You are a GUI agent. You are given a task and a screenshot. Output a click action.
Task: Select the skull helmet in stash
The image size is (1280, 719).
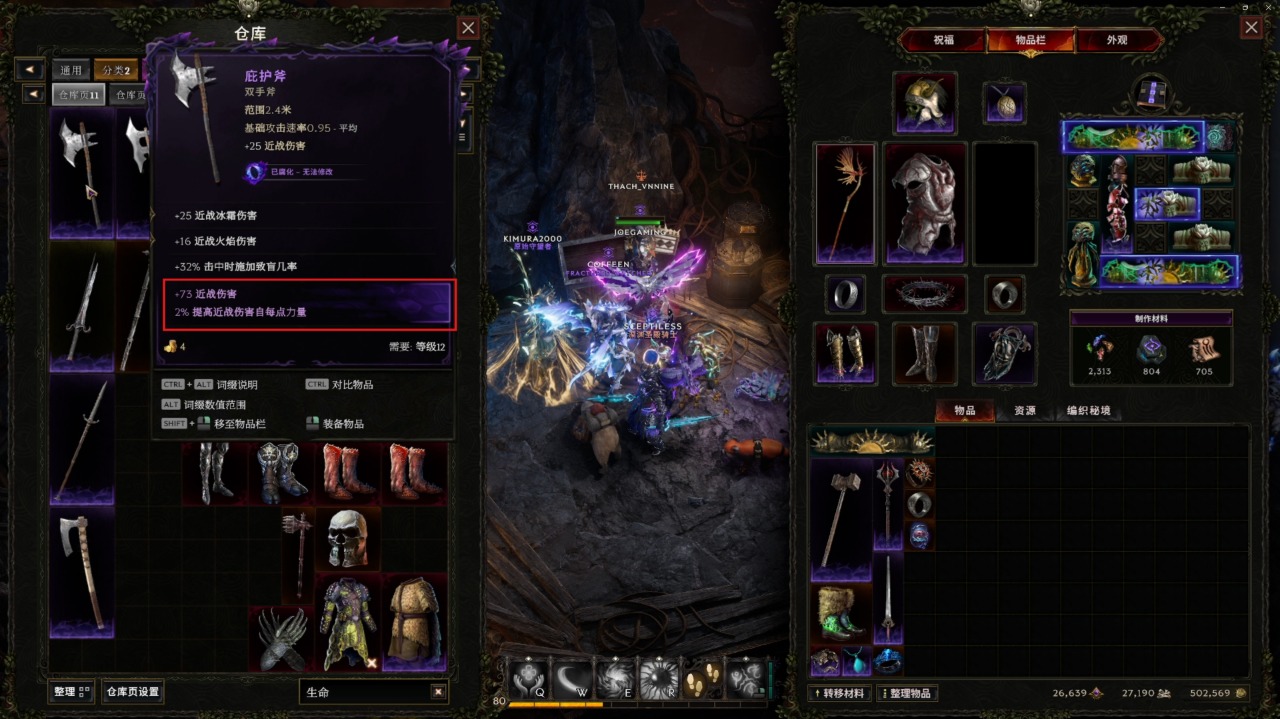[348, 538]
